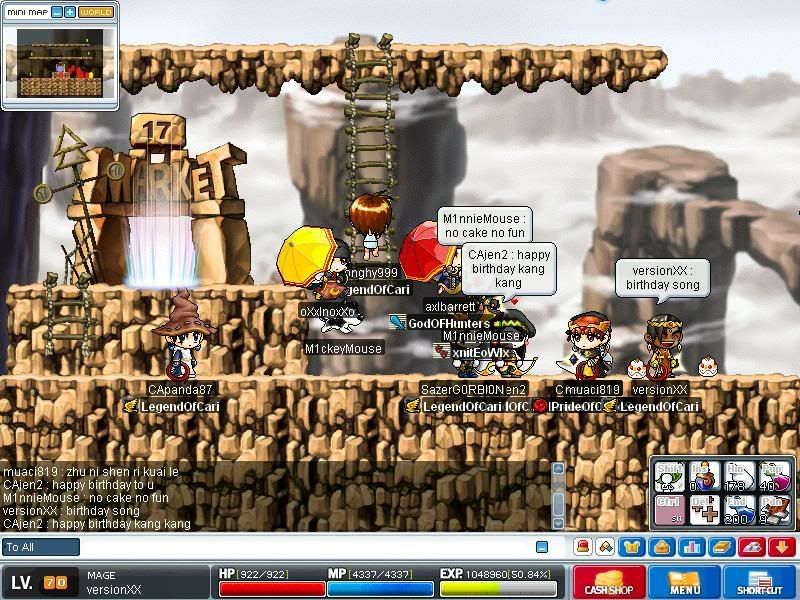Open the Menu button
800x600 pixels.
(685, 581)
